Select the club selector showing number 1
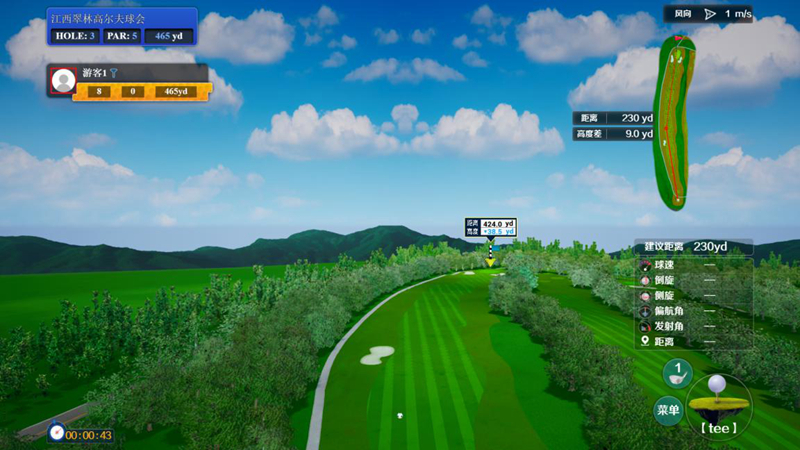The width and height of the screenshot is (800, 450). [677, 373]
